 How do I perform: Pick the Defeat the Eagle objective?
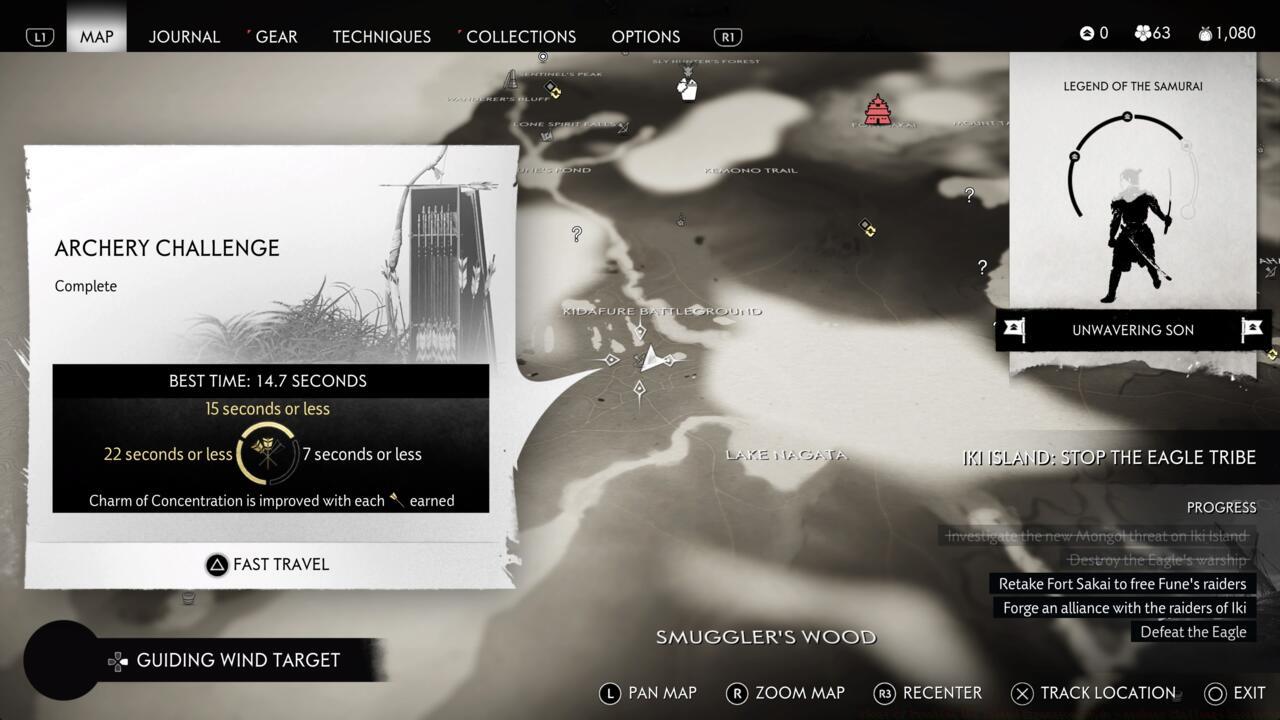[1193, 632]
